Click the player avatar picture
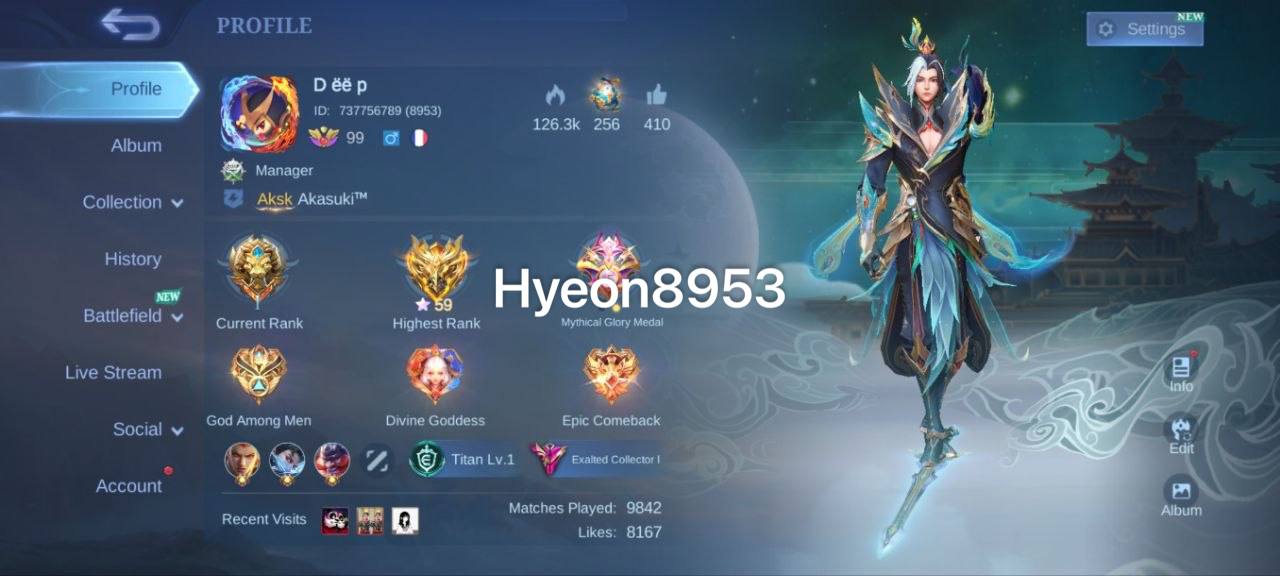This screenshot has width=1280, height=576. coord(259,114)
